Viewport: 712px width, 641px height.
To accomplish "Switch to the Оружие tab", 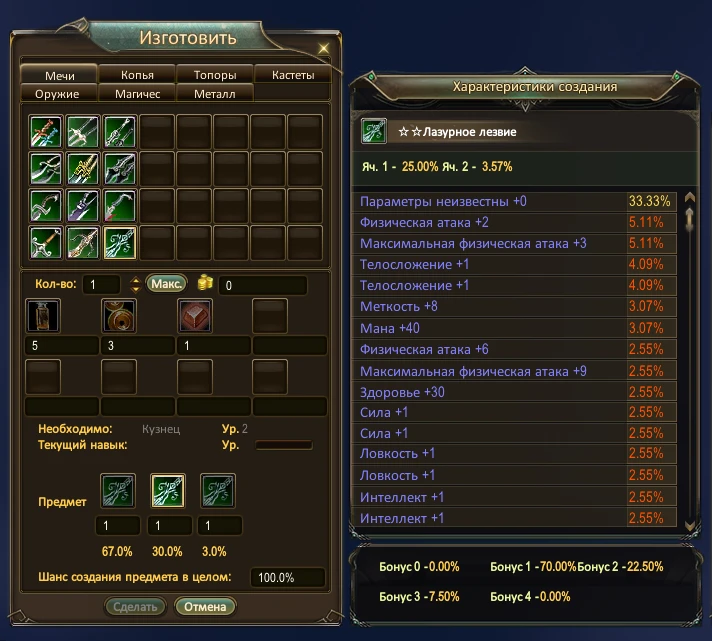I will 59,93.
